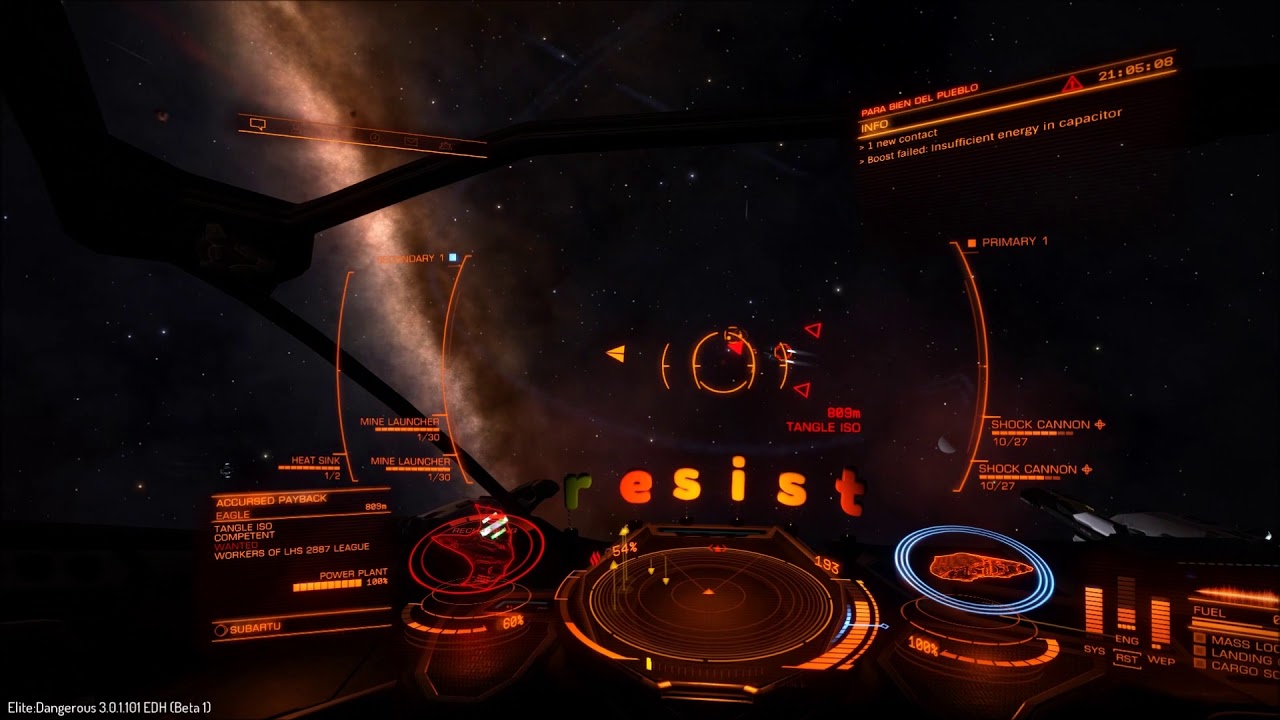This screenshot has height=720, width=1280.
Task: Select the target Eagle ship hologram
Action: tap(478, 557)
